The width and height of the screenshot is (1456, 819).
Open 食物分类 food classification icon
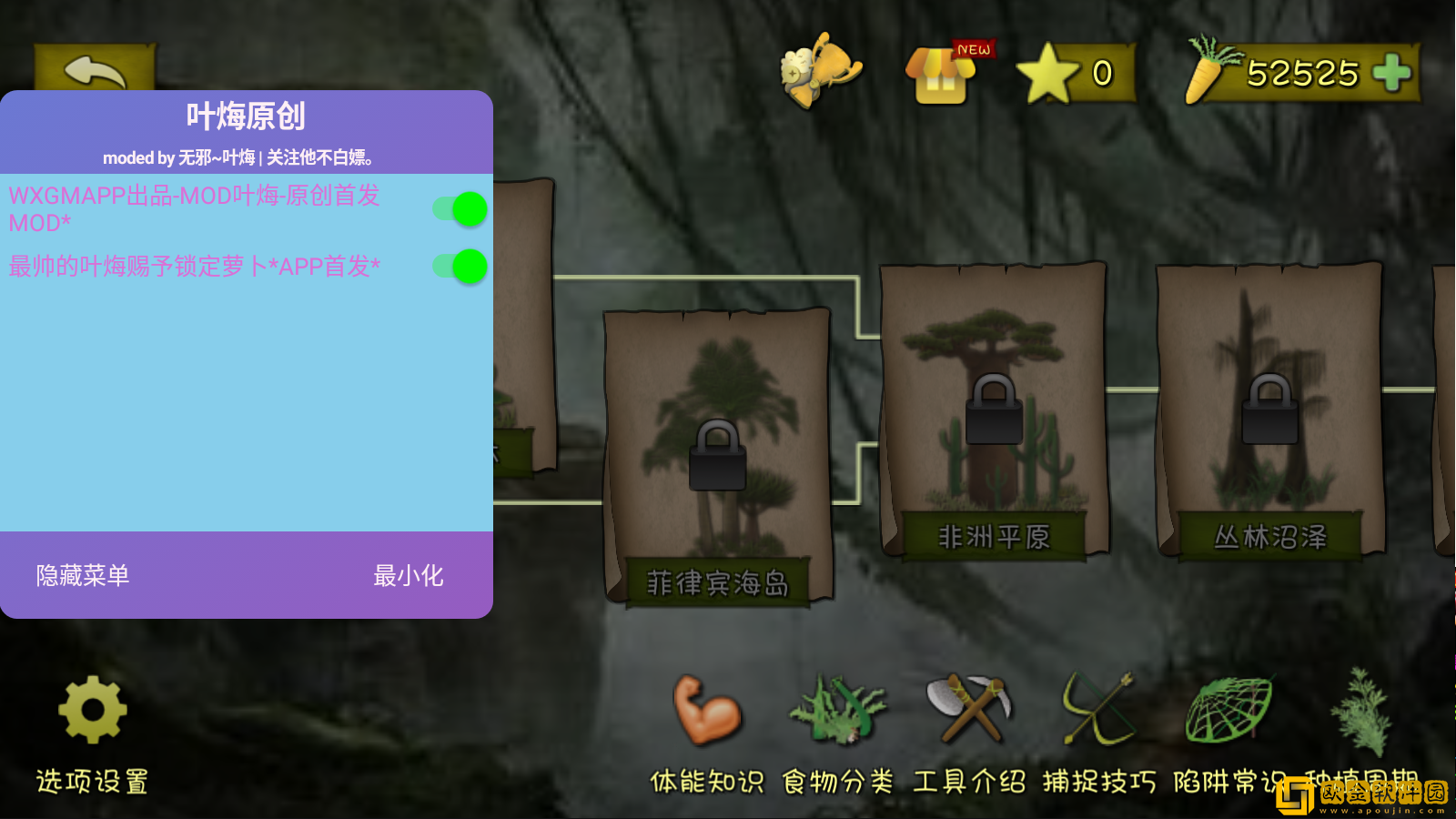click(x=840, y=714)
